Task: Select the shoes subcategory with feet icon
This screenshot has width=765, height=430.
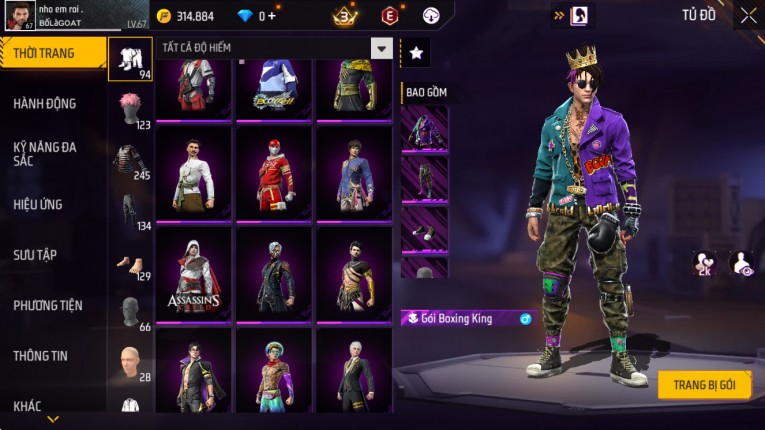Action: 130,262
